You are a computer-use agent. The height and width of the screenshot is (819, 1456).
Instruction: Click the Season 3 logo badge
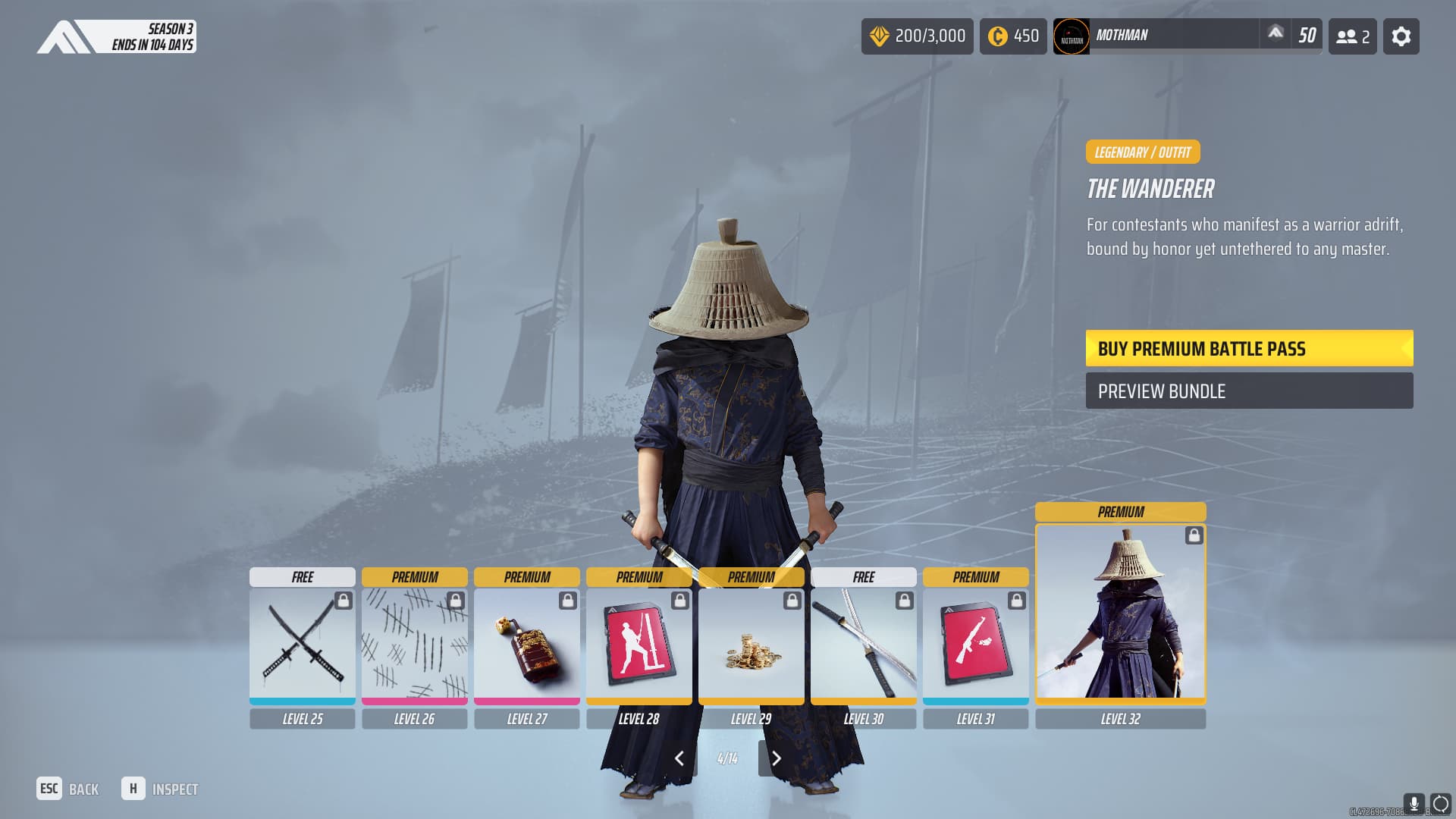point(117,36)
